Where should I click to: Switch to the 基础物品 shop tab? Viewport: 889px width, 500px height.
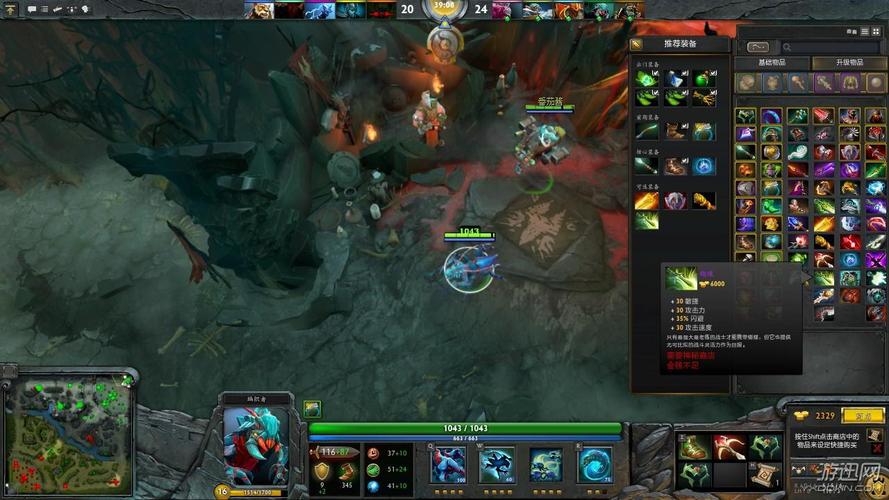773,63
